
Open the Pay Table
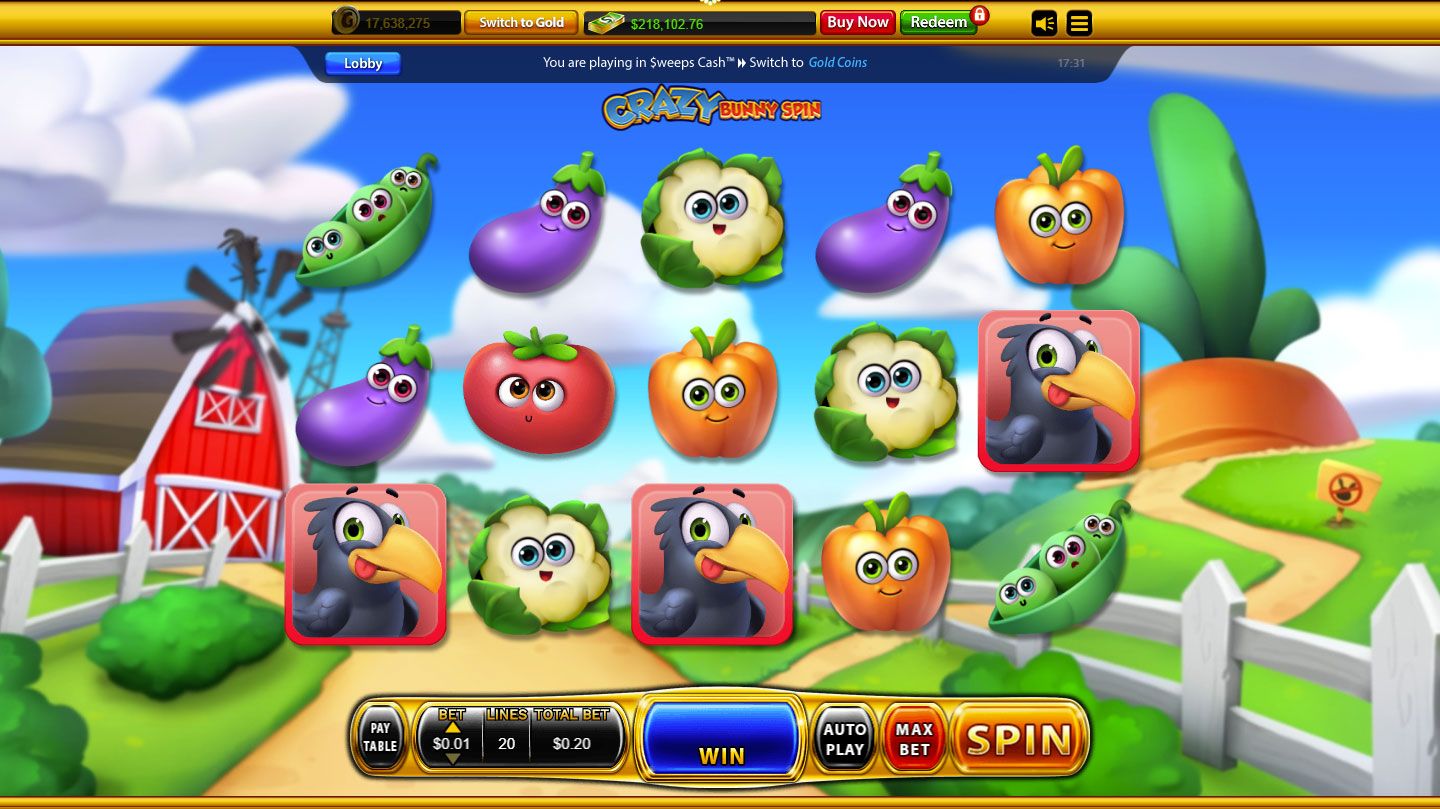(x=380, y=738)
